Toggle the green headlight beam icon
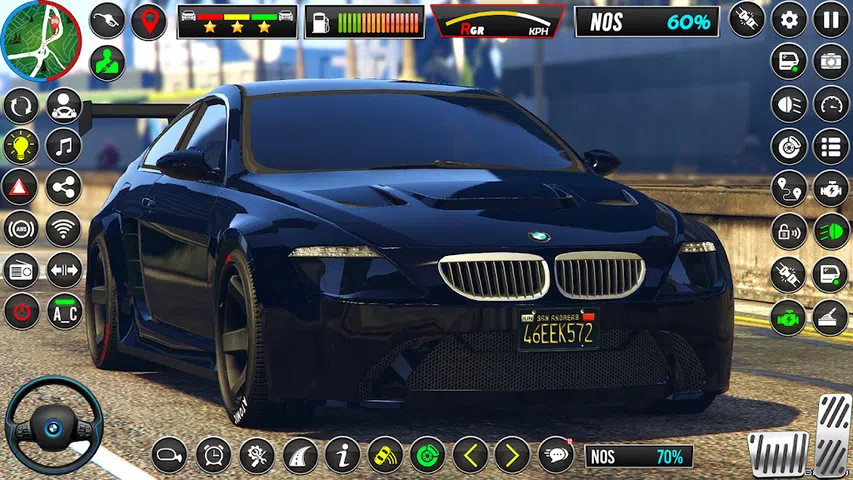 click(831, 232)
